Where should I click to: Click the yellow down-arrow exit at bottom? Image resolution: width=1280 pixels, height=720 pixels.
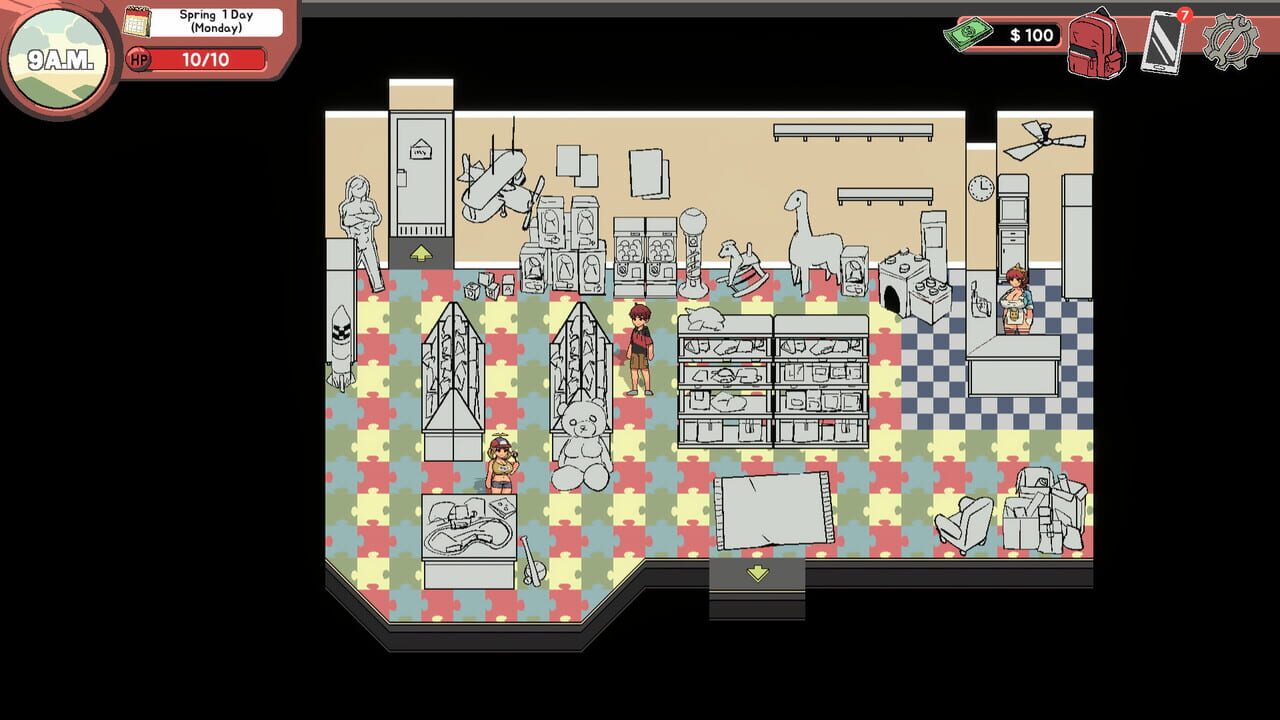(756, 572)
